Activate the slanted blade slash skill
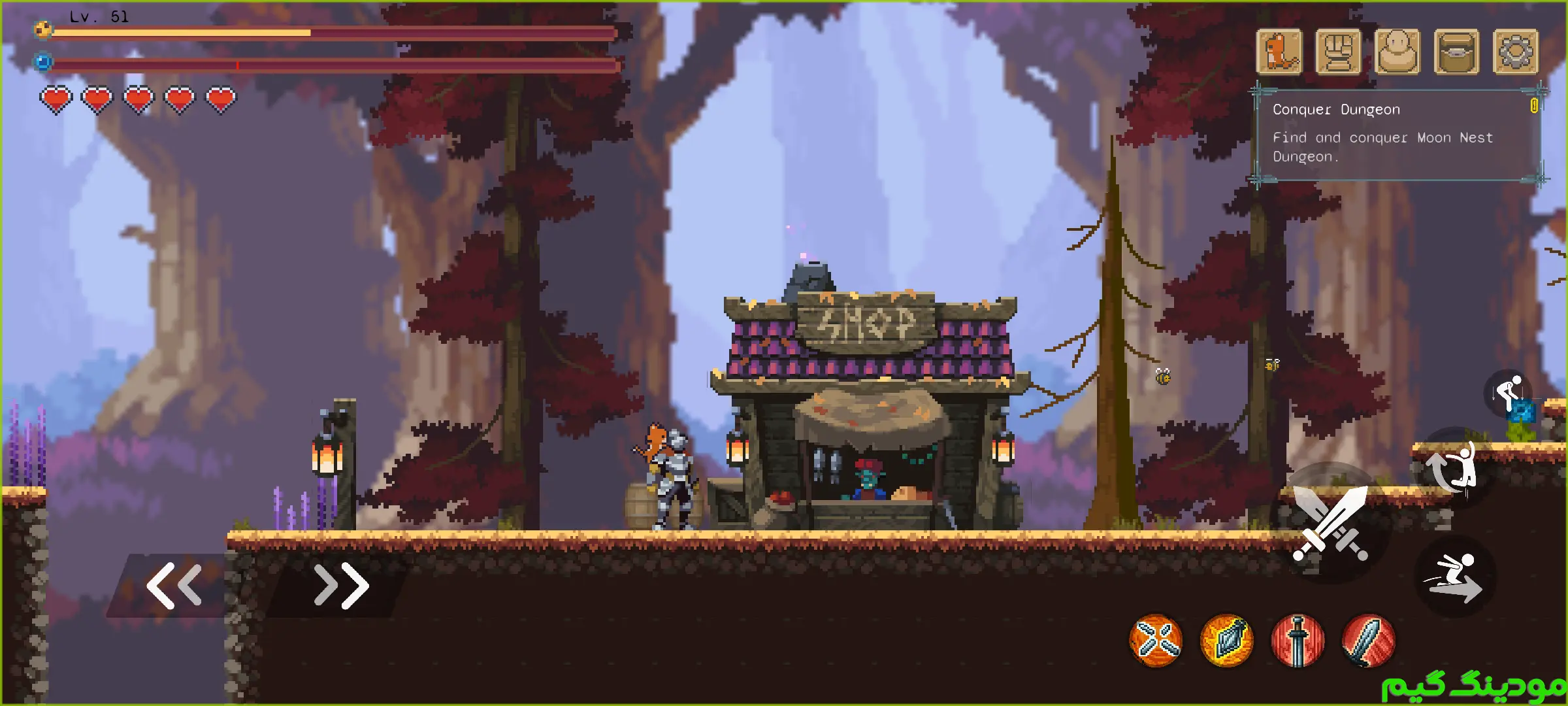Image resolution: width=1568 pixels, height=706 pixels. click(1368, 641)
